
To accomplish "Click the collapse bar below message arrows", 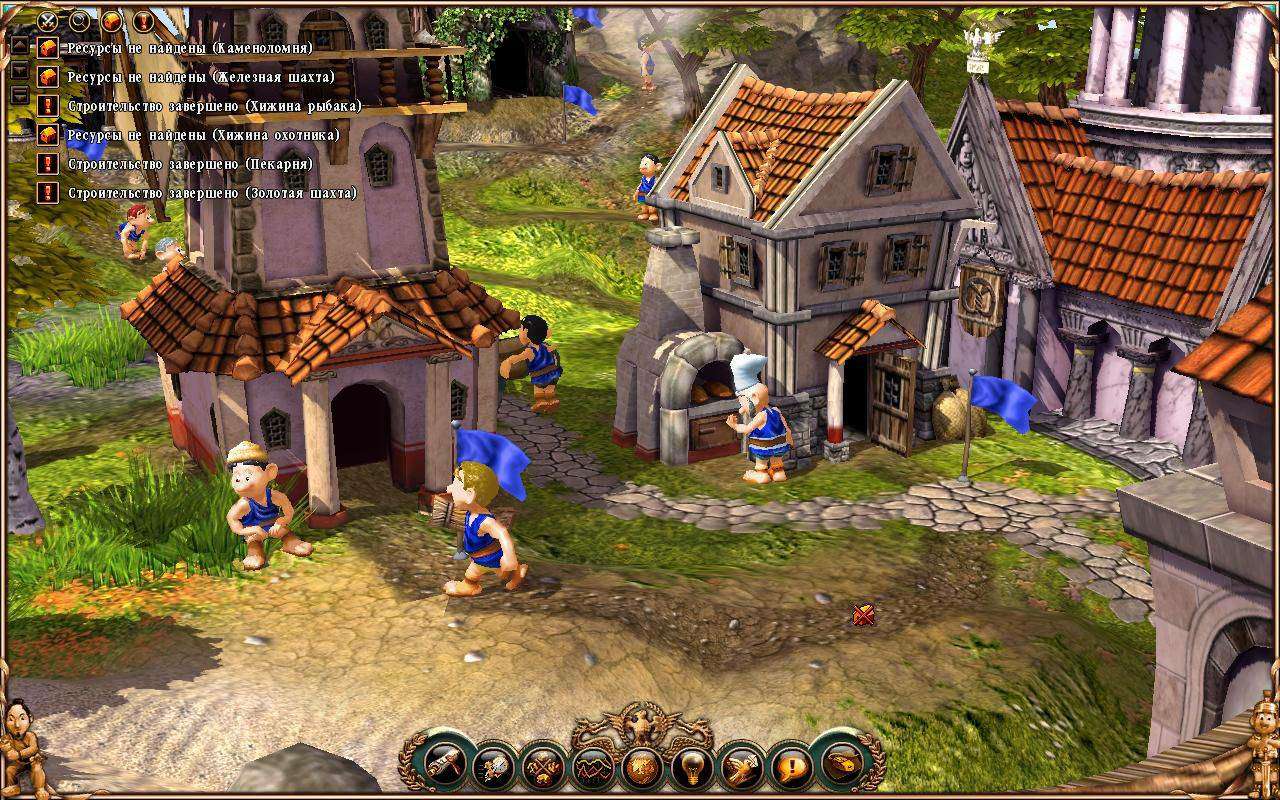I will [19, 95].
